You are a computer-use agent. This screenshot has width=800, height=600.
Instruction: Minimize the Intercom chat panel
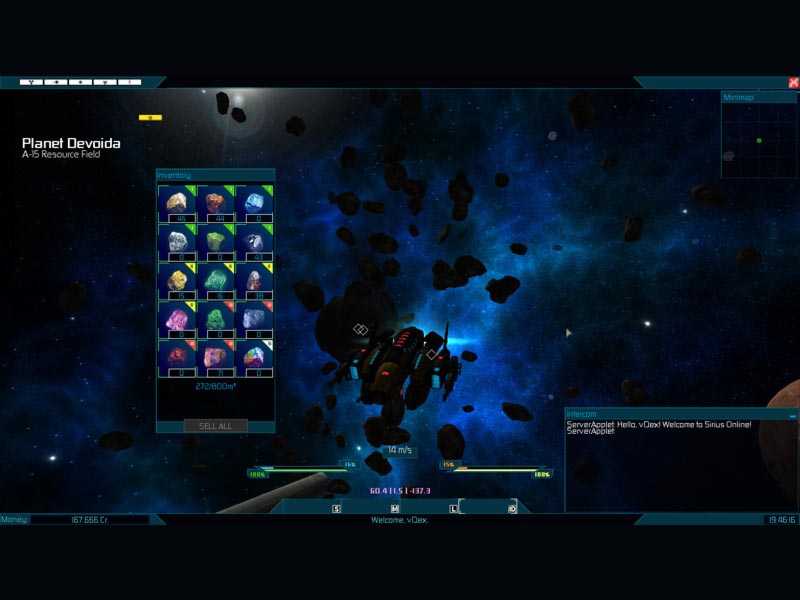(792, 415)
